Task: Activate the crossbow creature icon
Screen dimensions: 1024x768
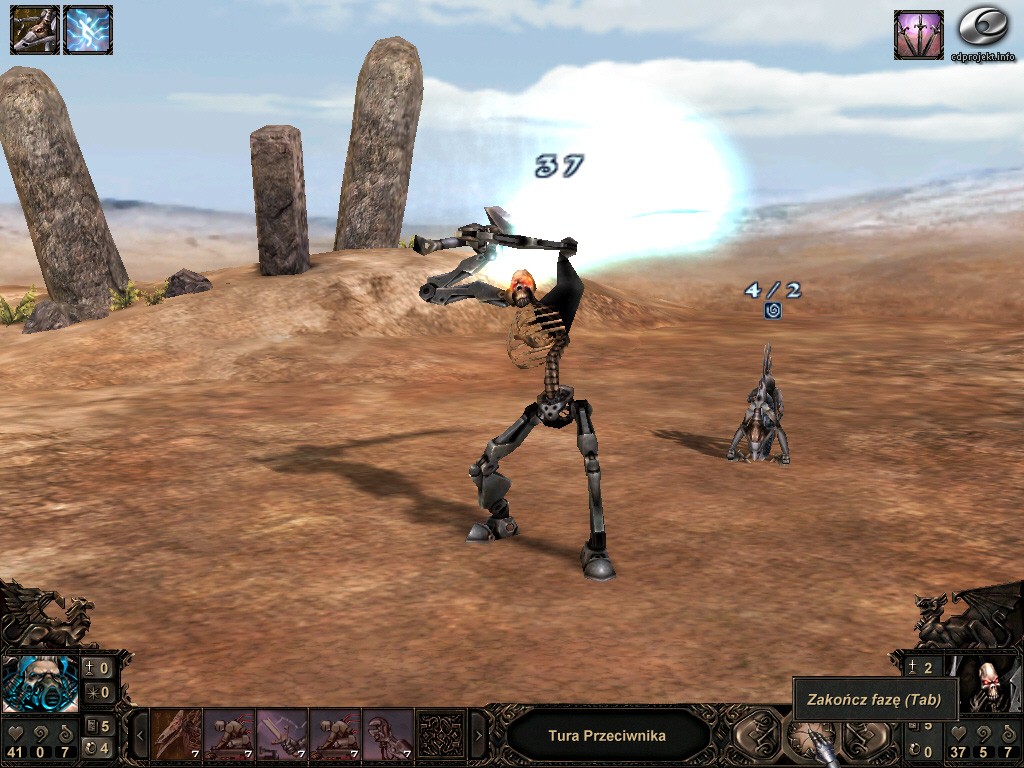Action: click(x=34, y=30)
